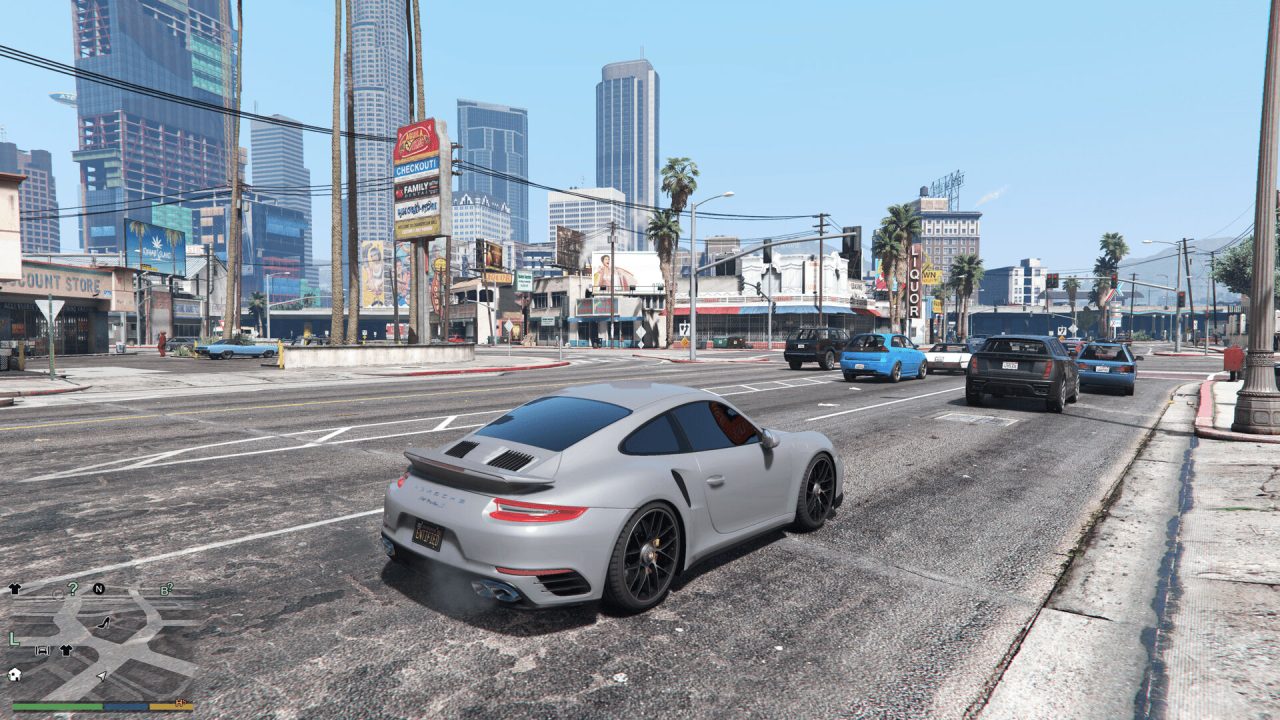1280x720 pixels.
Task: Select the green question mark stranger blip
Action: [73, 589]
